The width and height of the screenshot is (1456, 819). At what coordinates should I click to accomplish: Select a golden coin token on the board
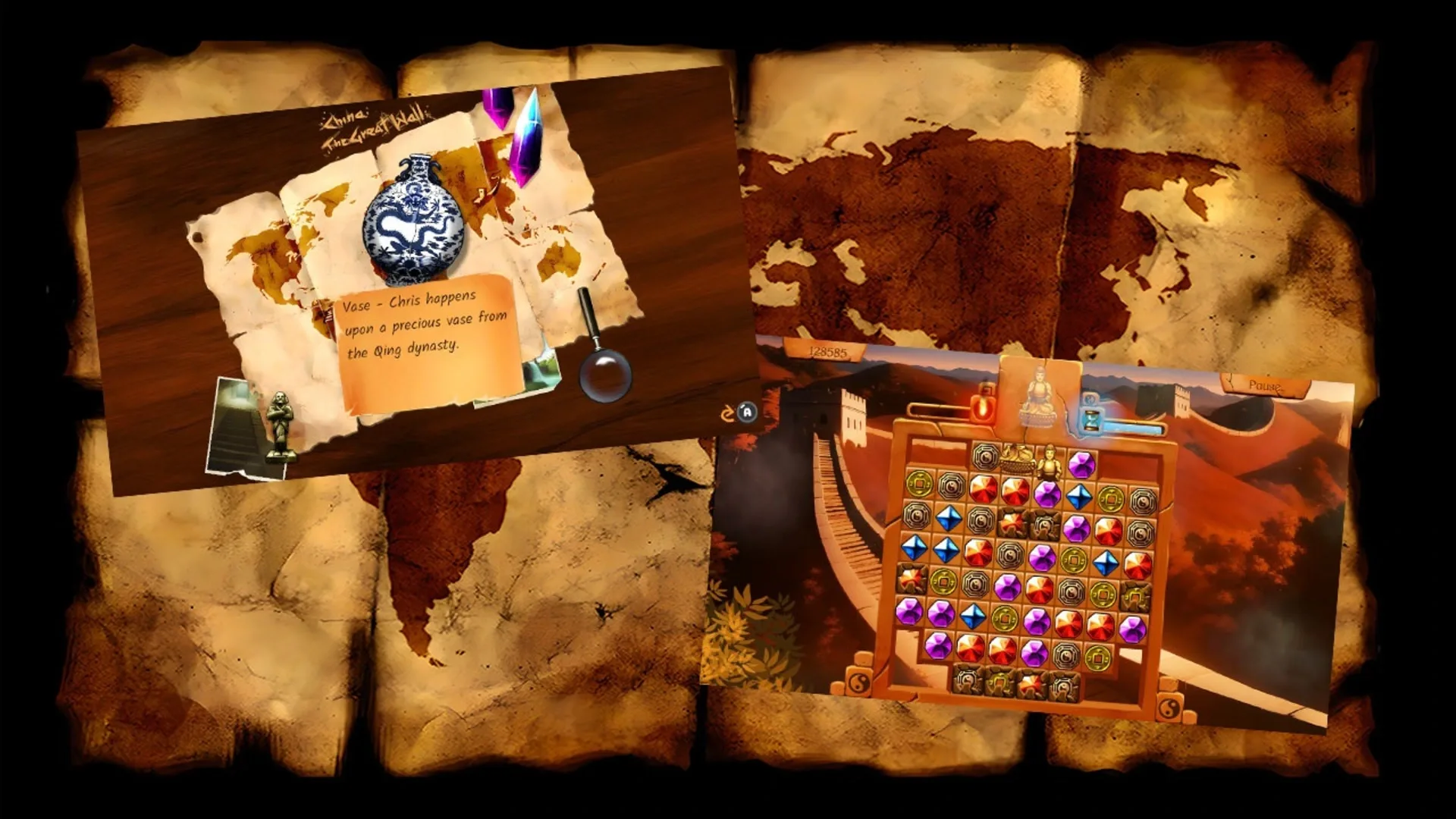919,482
